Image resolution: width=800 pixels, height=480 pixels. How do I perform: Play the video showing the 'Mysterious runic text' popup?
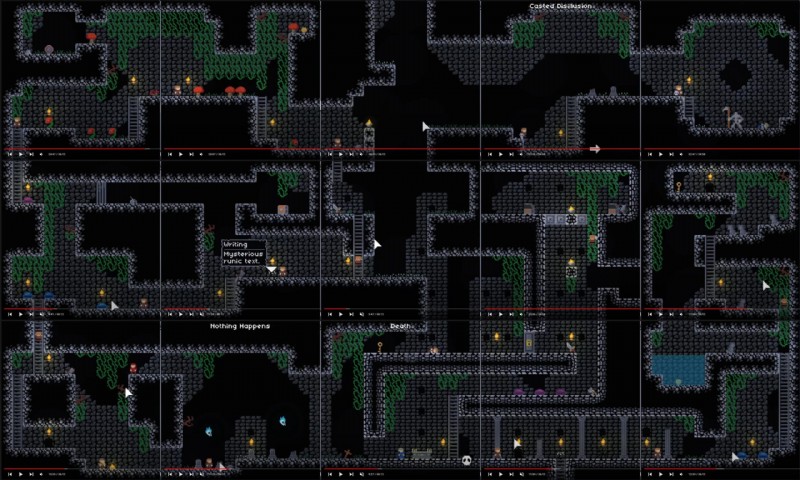click(179, 314)
